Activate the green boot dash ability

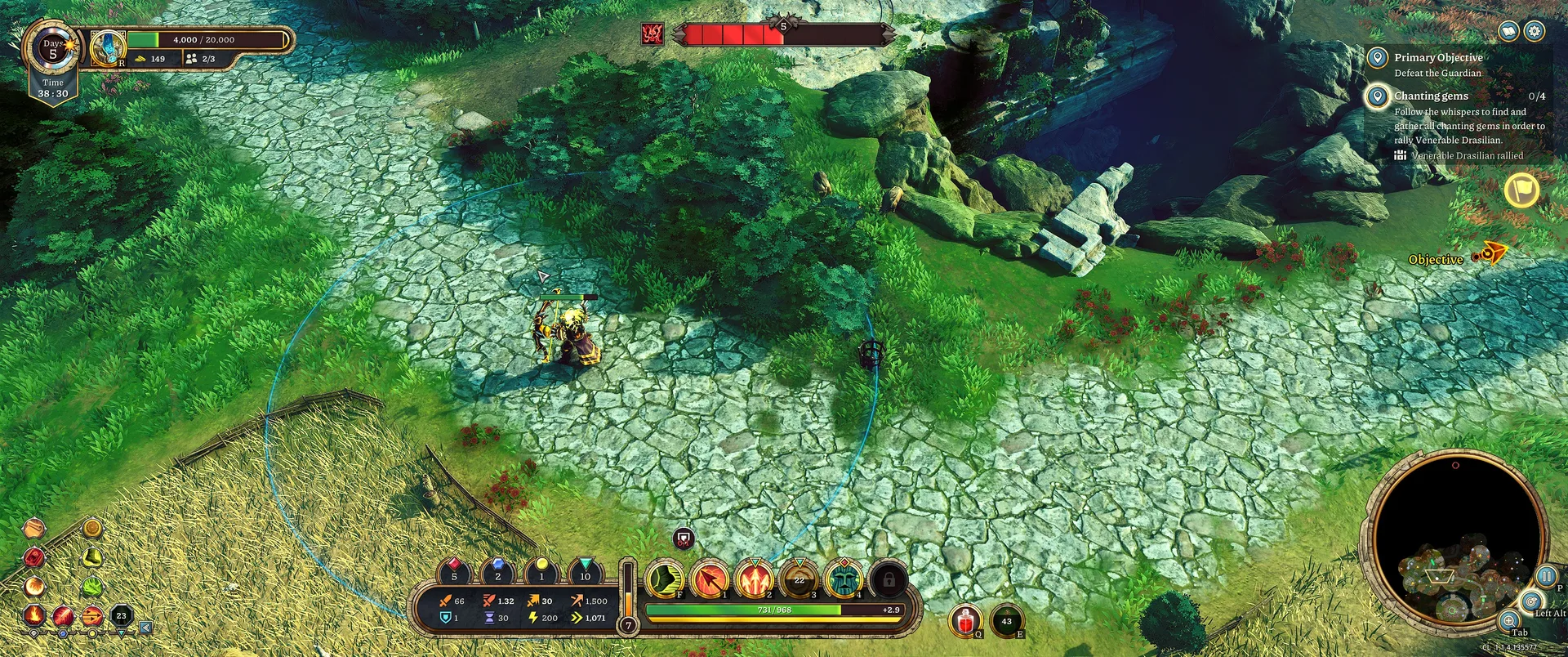[x=665, y=579]
